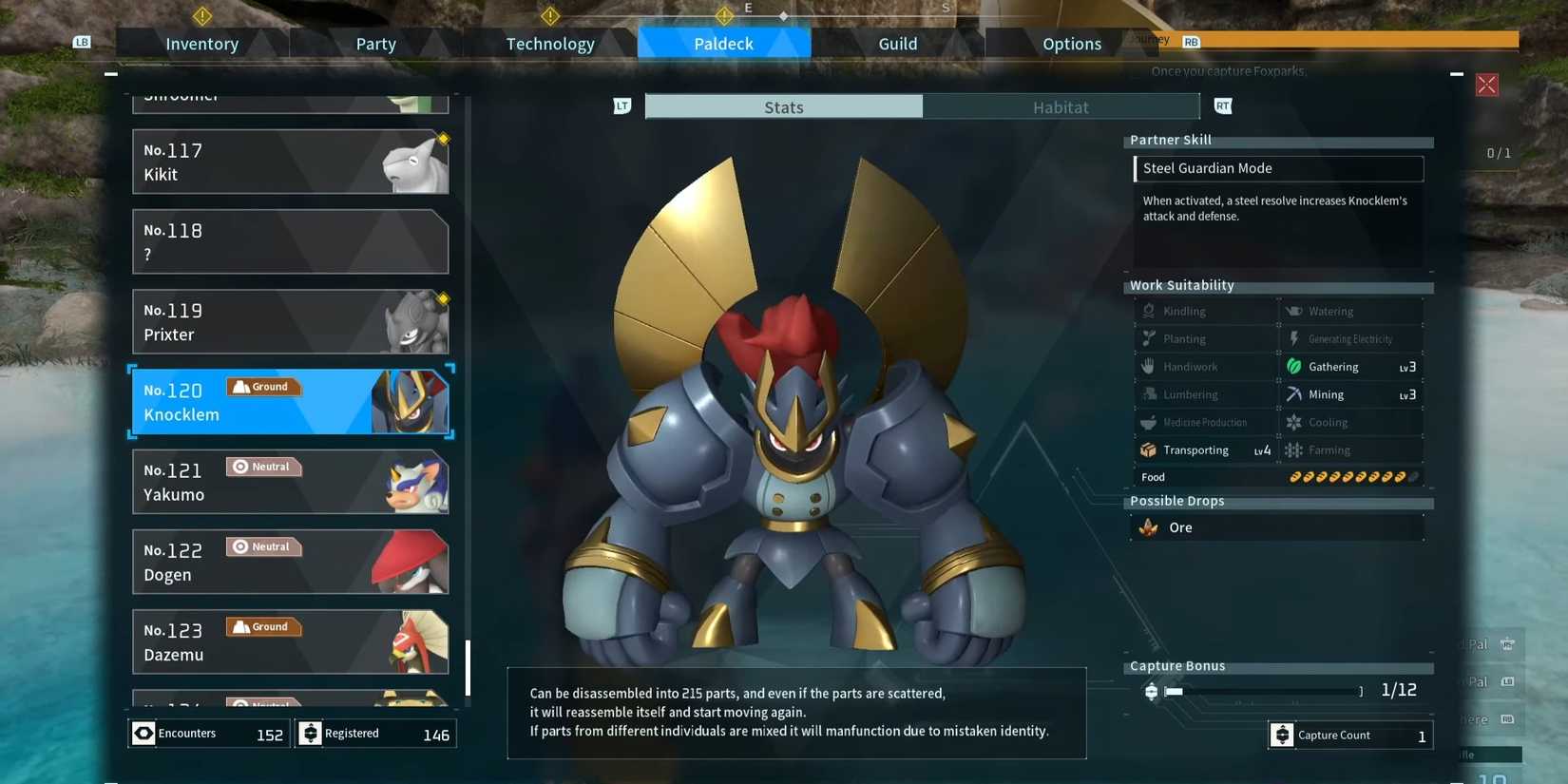Select Yakumo entry No.121

[290, 482]
